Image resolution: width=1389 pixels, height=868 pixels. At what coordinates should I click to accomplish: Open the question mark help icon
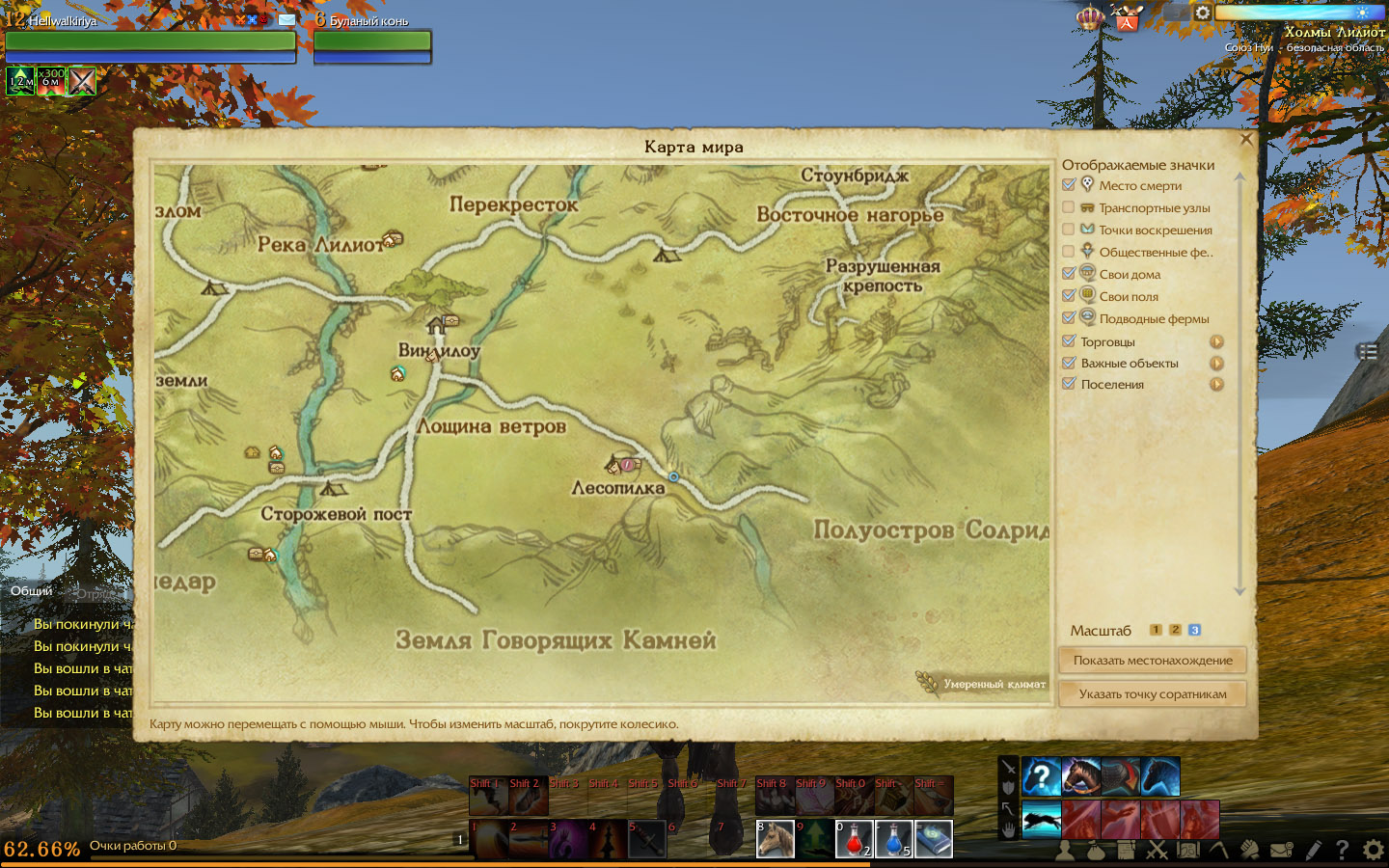pyautogui.click(x=1342, y=850)
